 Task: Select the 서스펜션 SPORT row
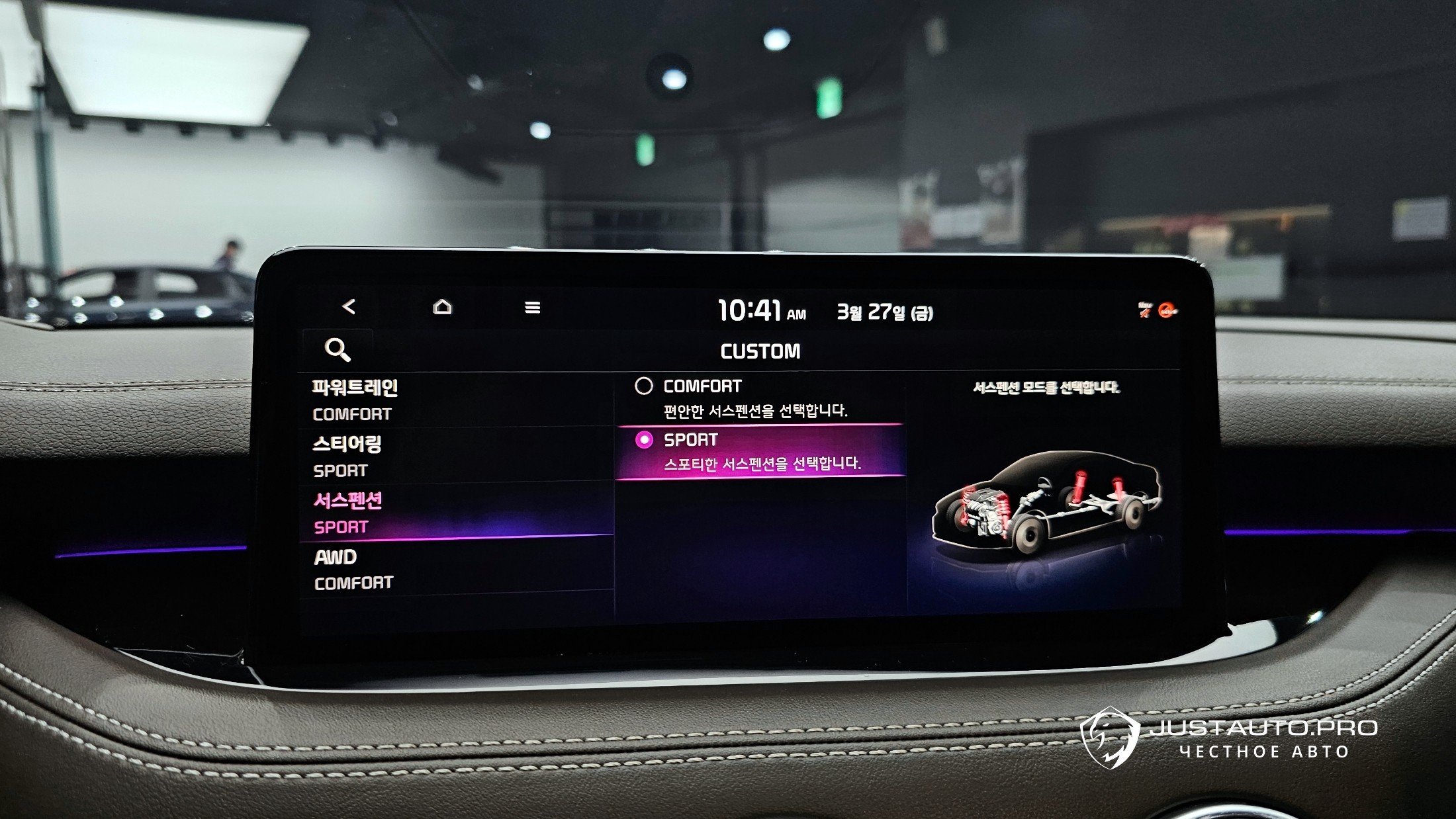pyautogui.click(x=457, y=513)
